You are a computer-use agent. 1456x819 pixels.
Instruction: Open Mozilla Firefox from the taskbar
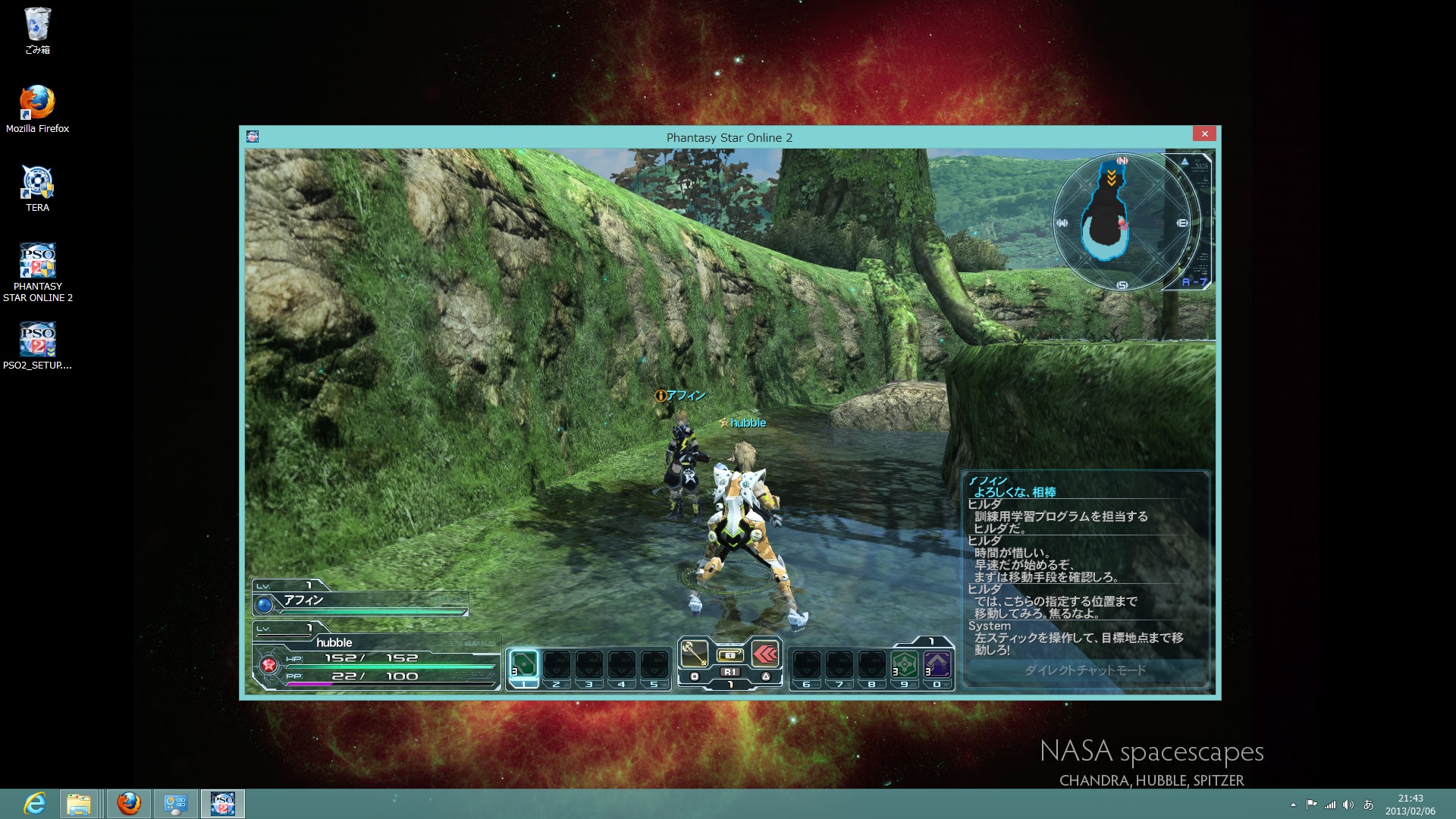click(x=129, y=803)
